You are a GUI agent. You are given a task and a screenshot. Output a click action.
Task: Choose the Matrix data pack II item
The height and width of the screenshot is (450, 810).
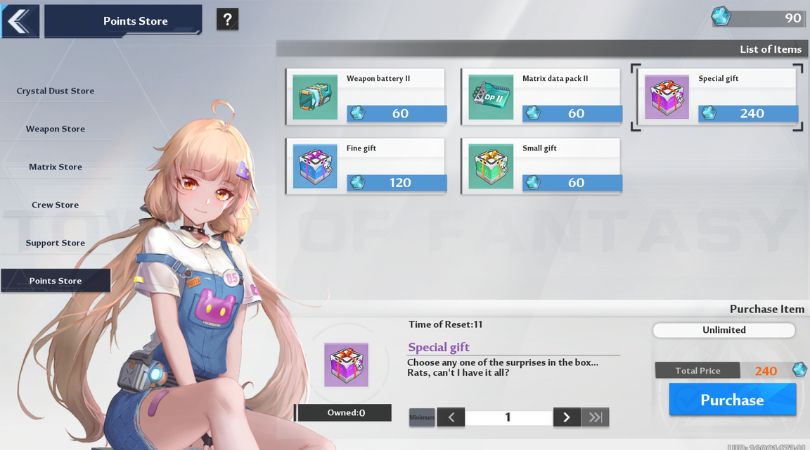(x=542, y=96)
